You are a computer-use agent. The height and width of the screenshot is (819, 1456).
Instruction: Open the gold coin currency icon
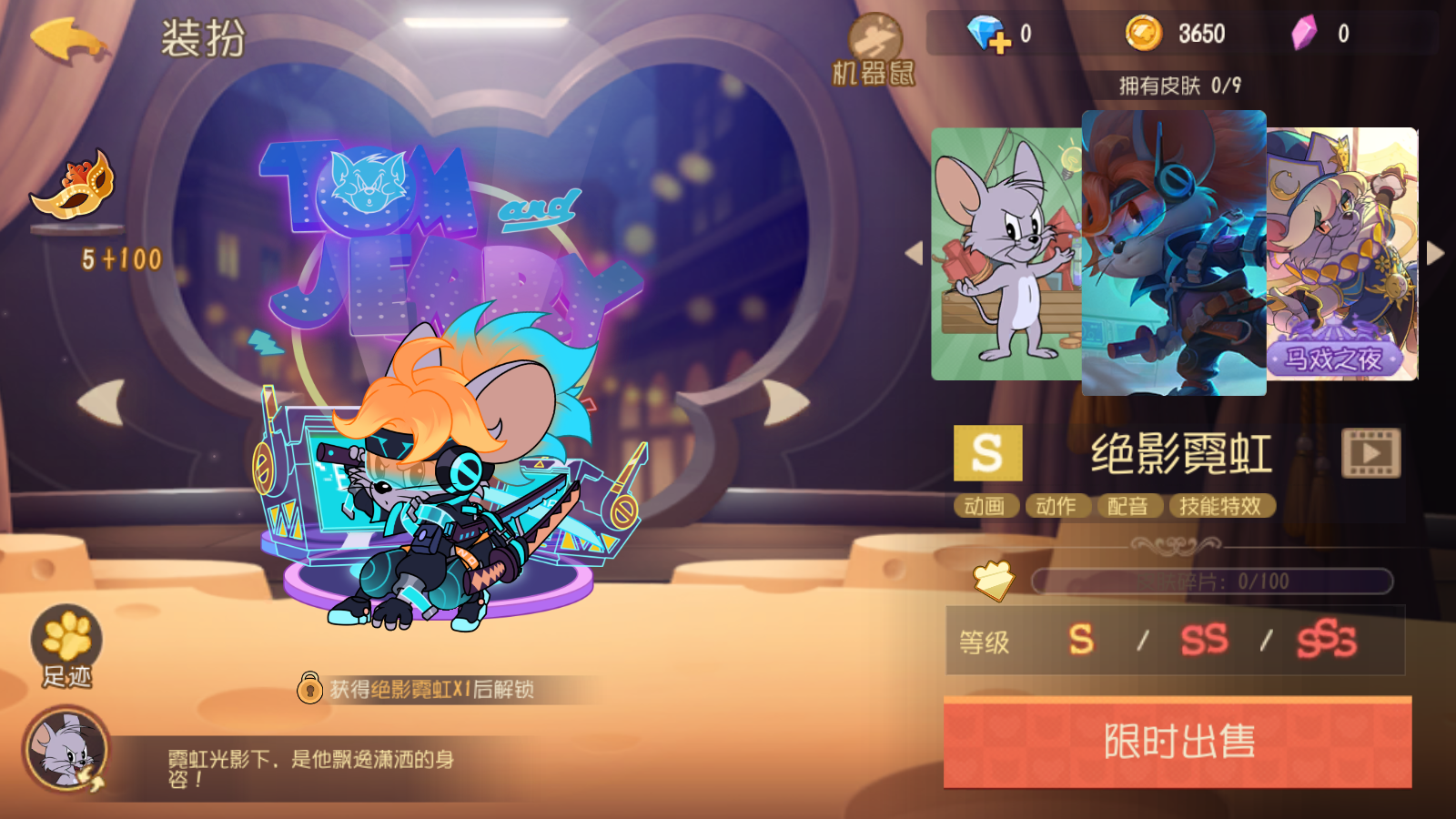1145,32
